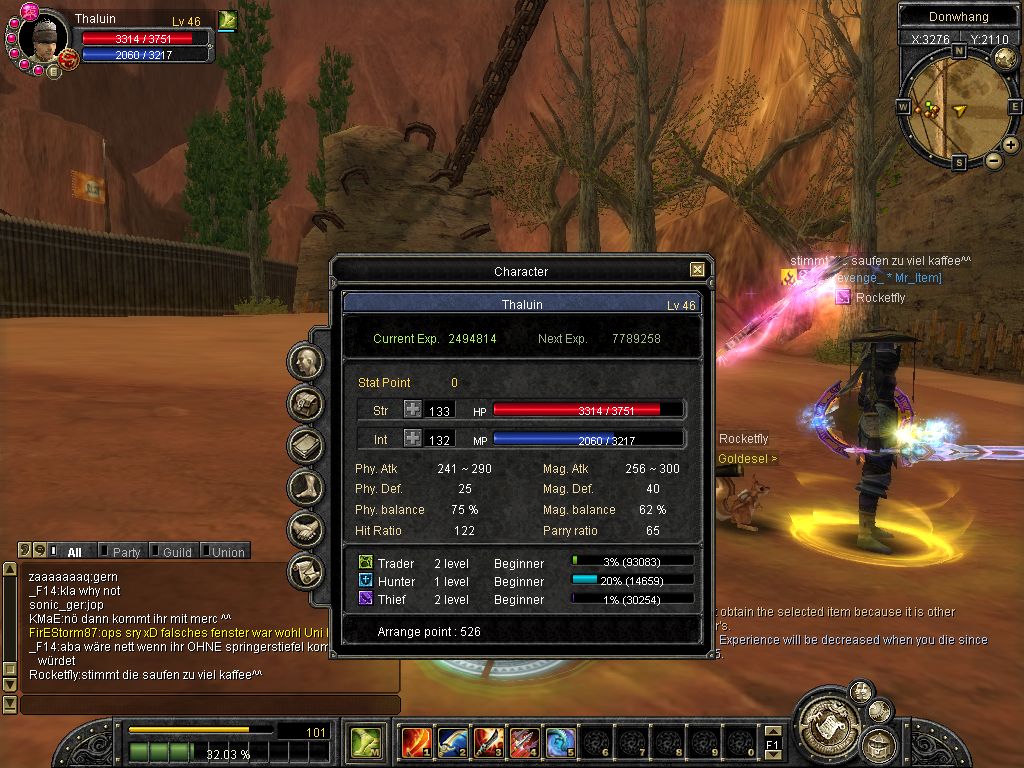This screenshot has width=1024, height=768.
Task: Use the blue orb skill in slot 5
Action: 560,742
